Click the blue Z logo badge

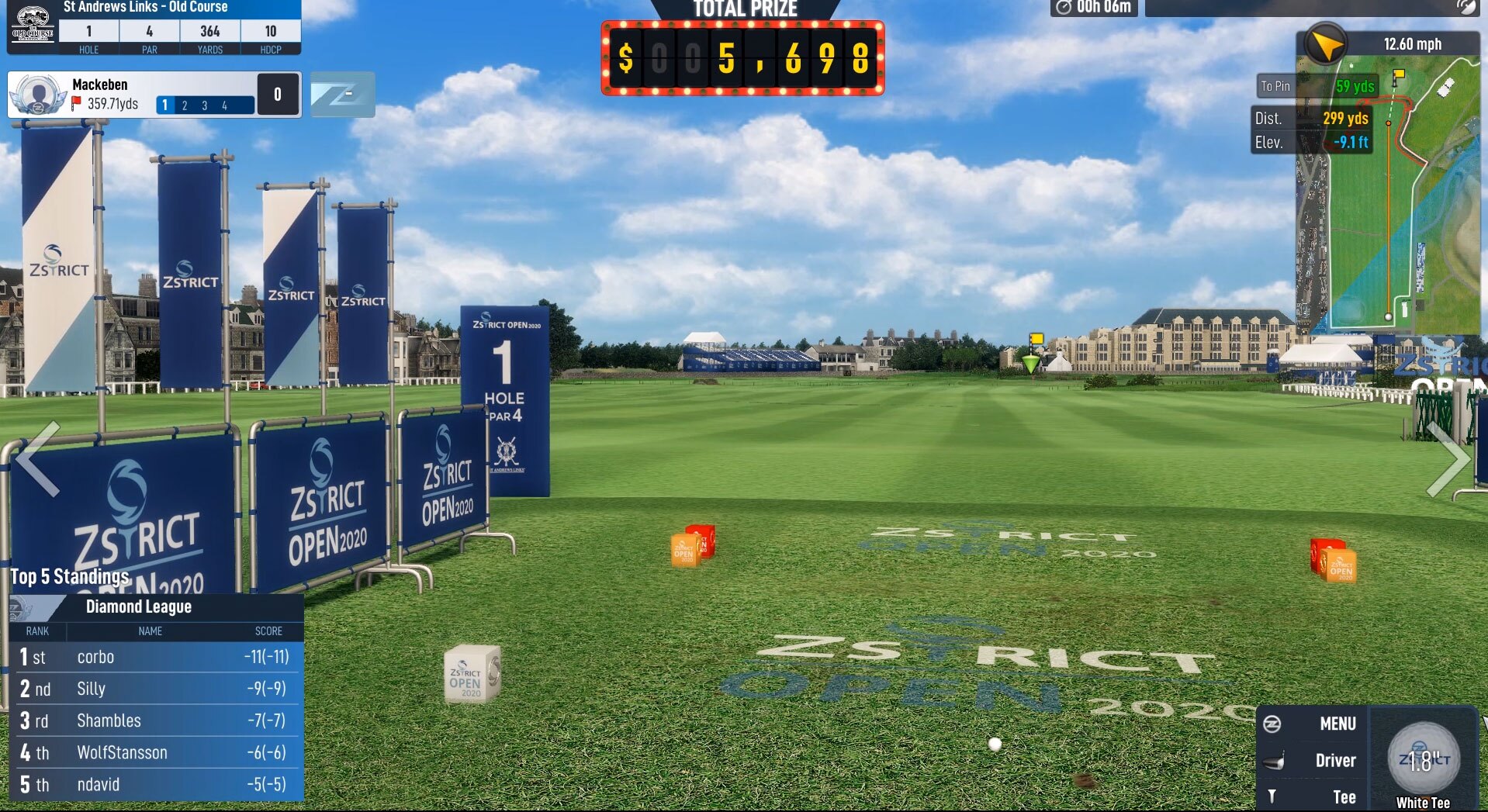click(342, 95)
